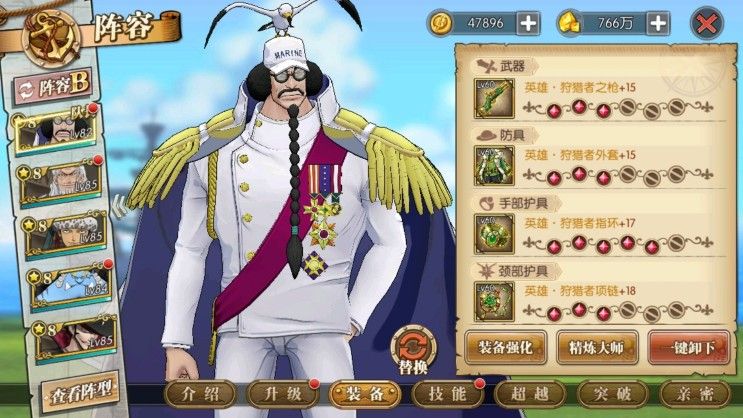The width and height of the screenshot is (743, 418).
Task: Select the 狩猎者指环 ring icon
Action: (x=494, y=233)
